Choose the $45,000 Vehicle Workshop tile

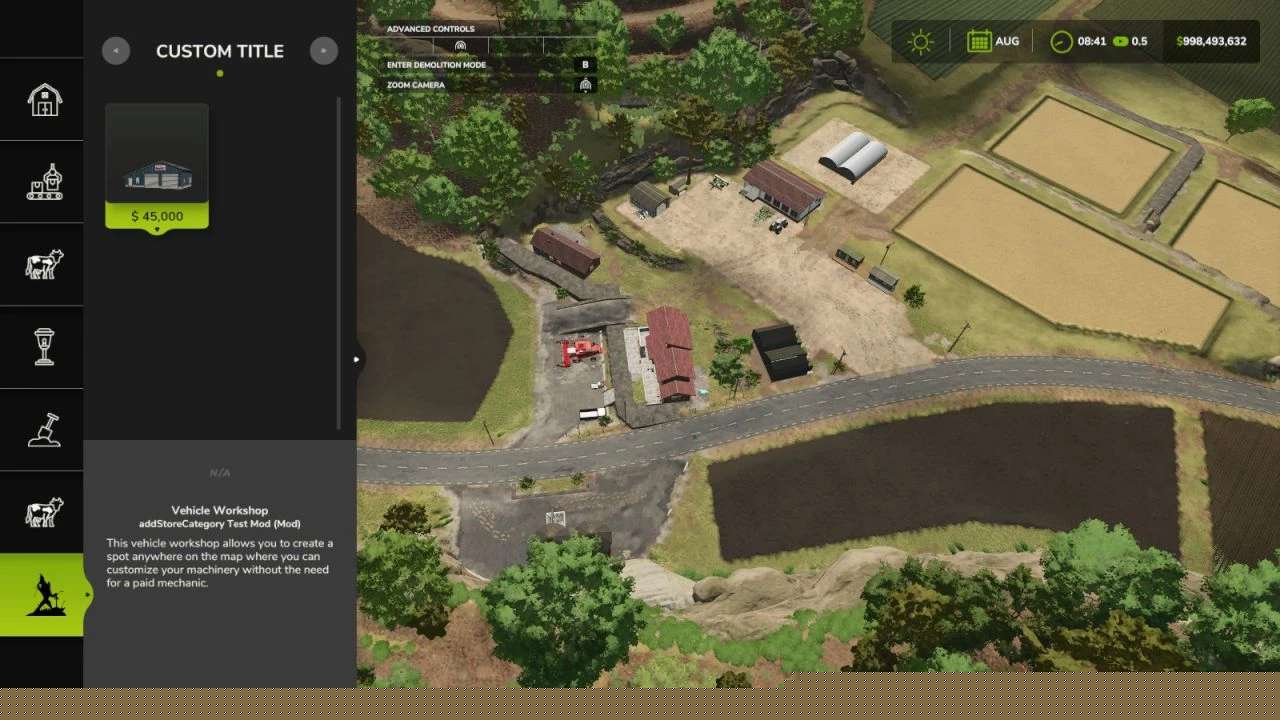(157, 166)
